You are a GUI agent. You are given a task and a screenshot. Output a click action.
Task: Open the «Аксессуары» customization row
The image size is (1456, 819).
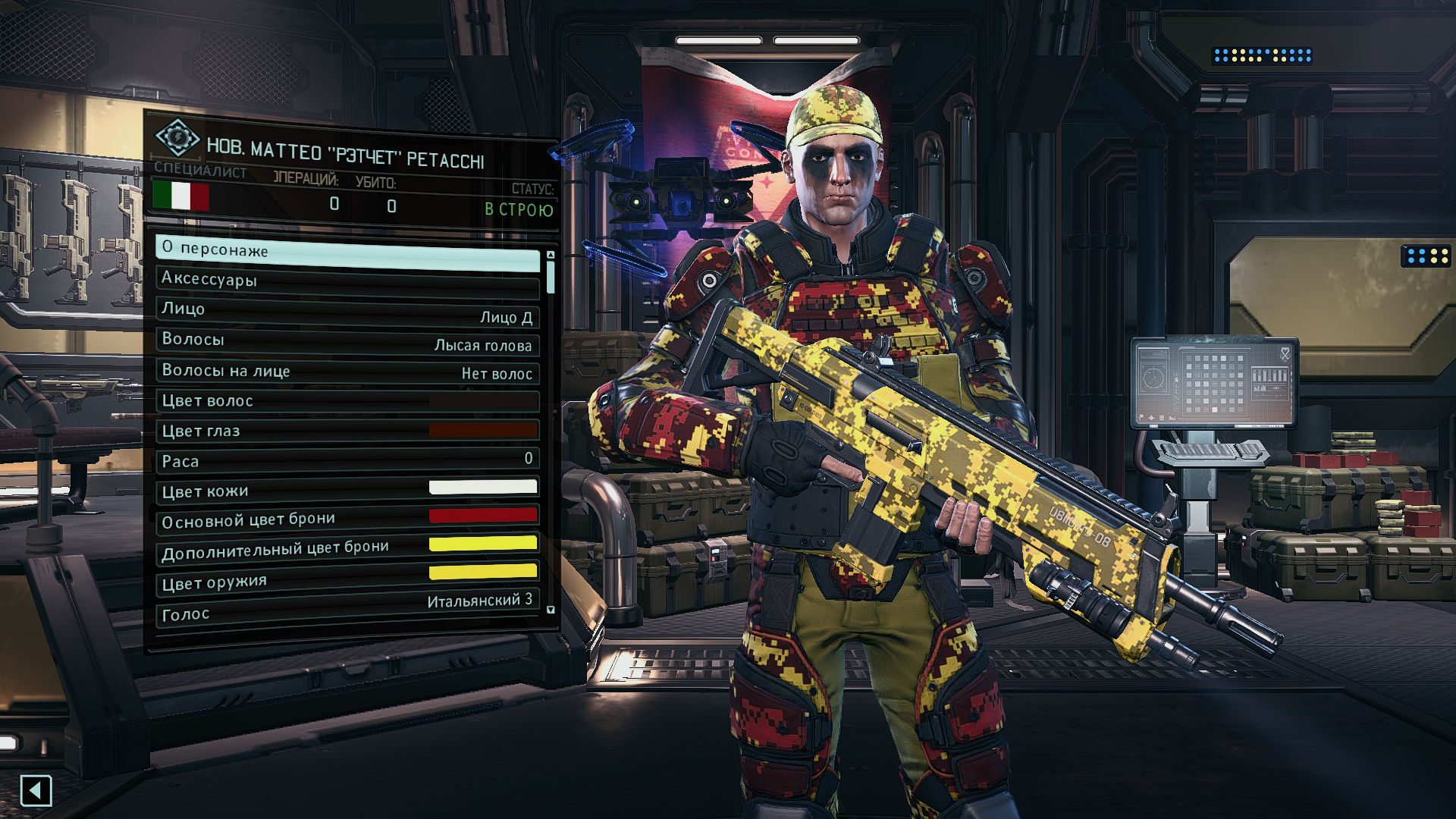347,281
